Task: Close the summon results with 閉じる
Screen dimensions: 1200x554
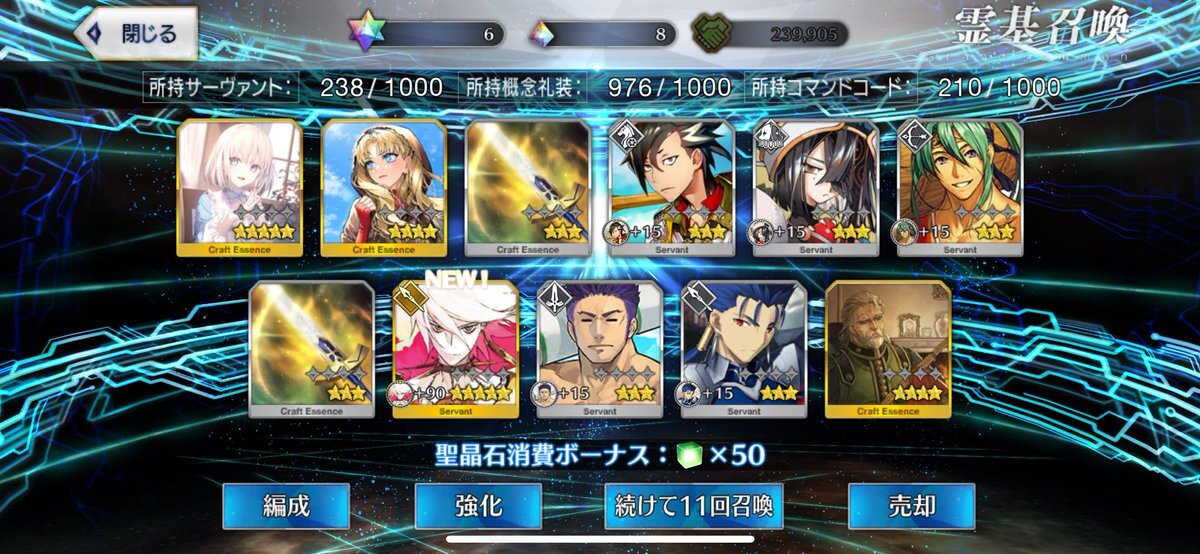Action: (x=134, y=34)
